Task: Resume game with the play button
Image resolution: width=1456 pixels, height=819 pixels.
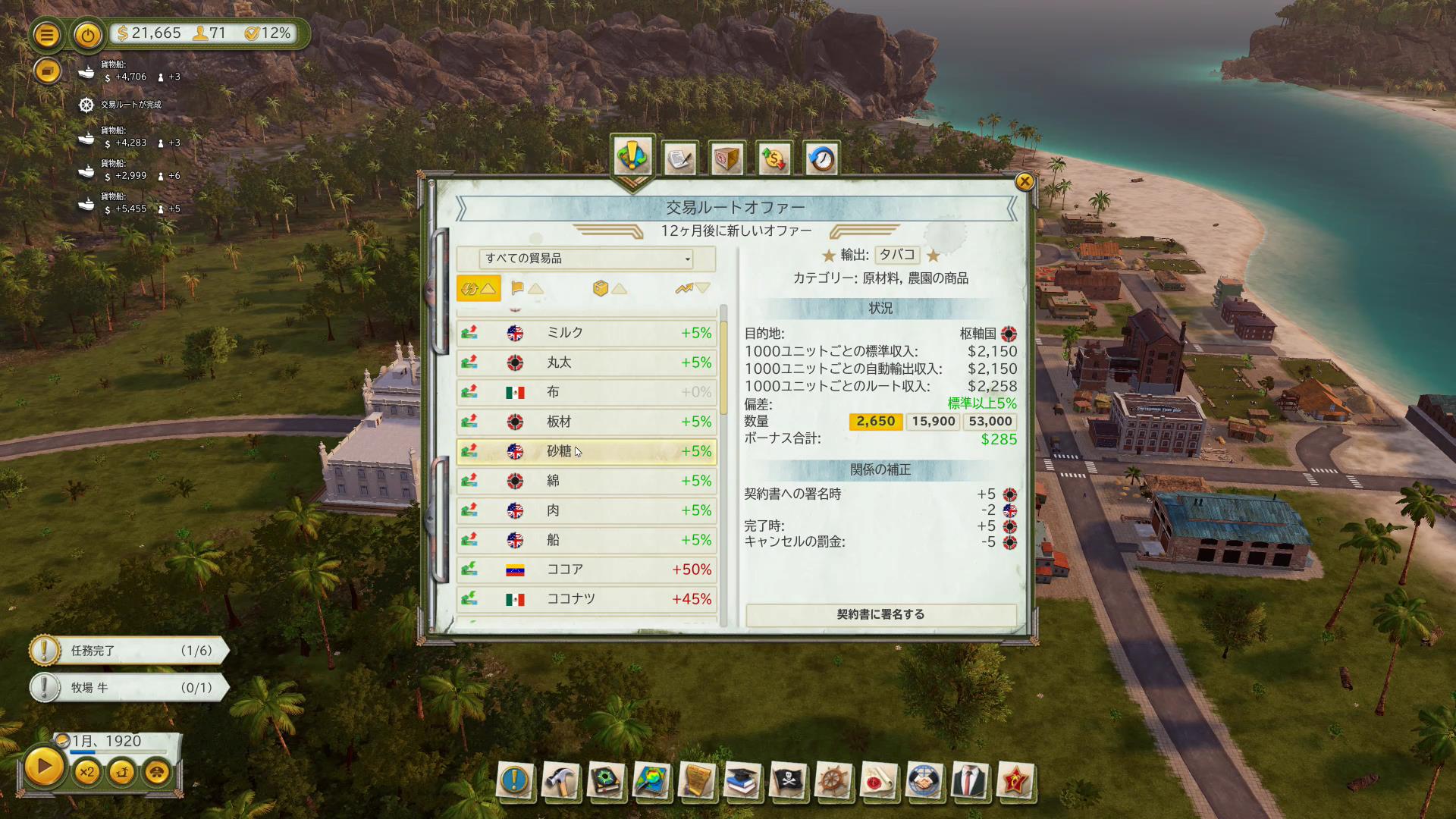Action: point(44,767)
